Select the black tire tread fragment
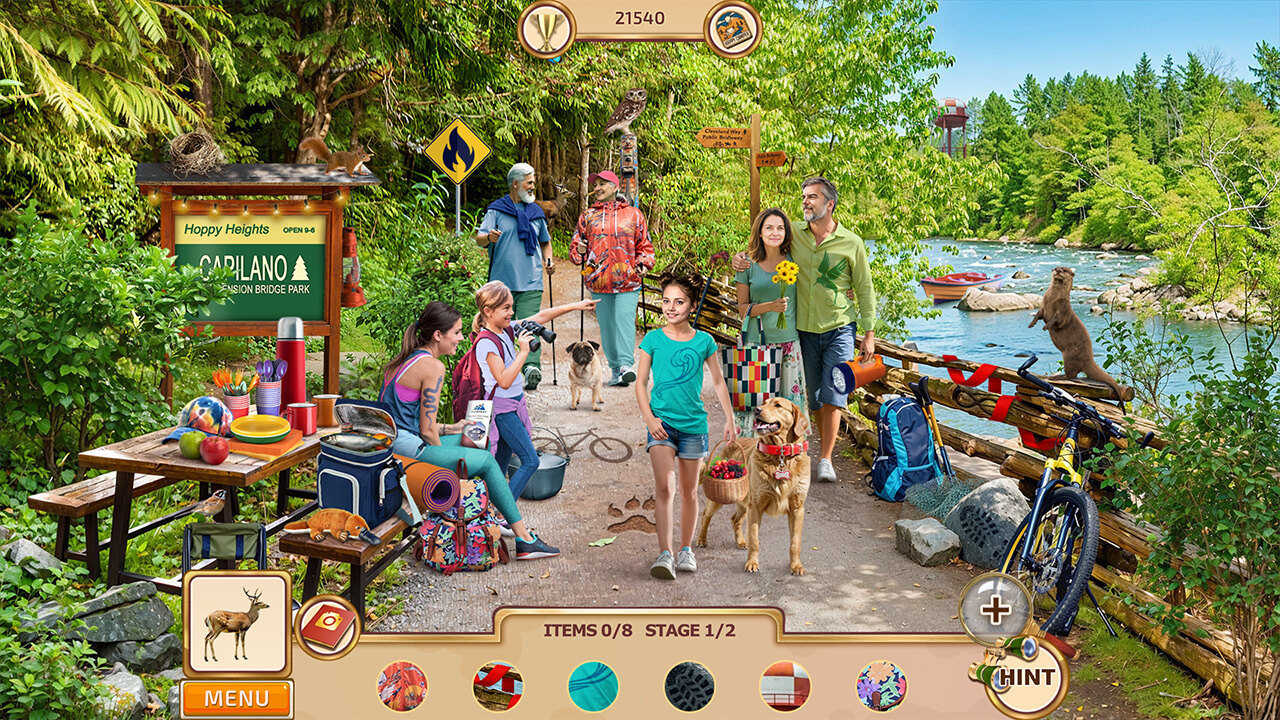Viewport: 1280px width, 720px height. click(689, 686)
